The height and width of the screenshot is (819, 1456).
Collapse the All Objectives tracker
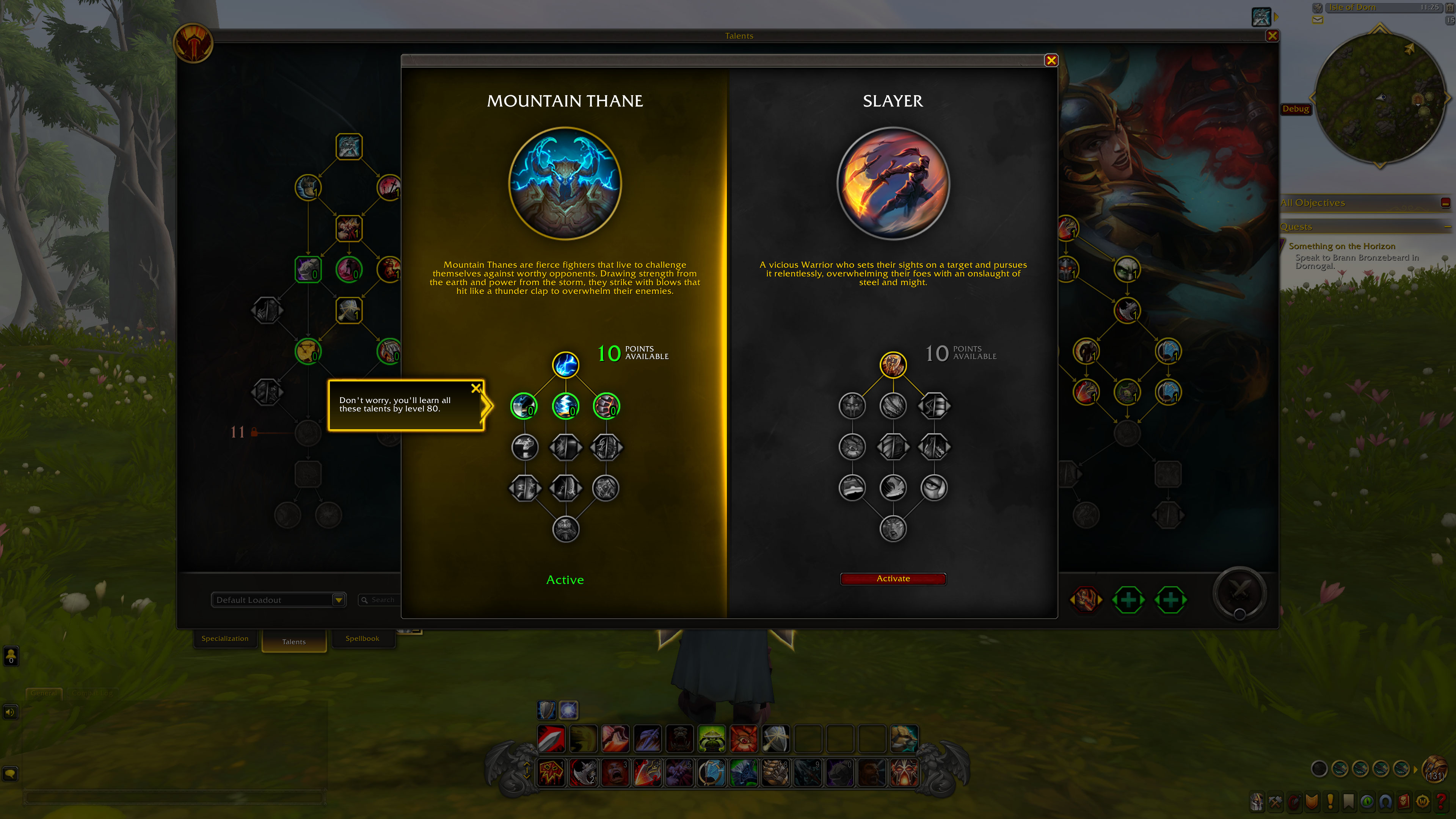pyautogui.click(x=1445, y=203)
